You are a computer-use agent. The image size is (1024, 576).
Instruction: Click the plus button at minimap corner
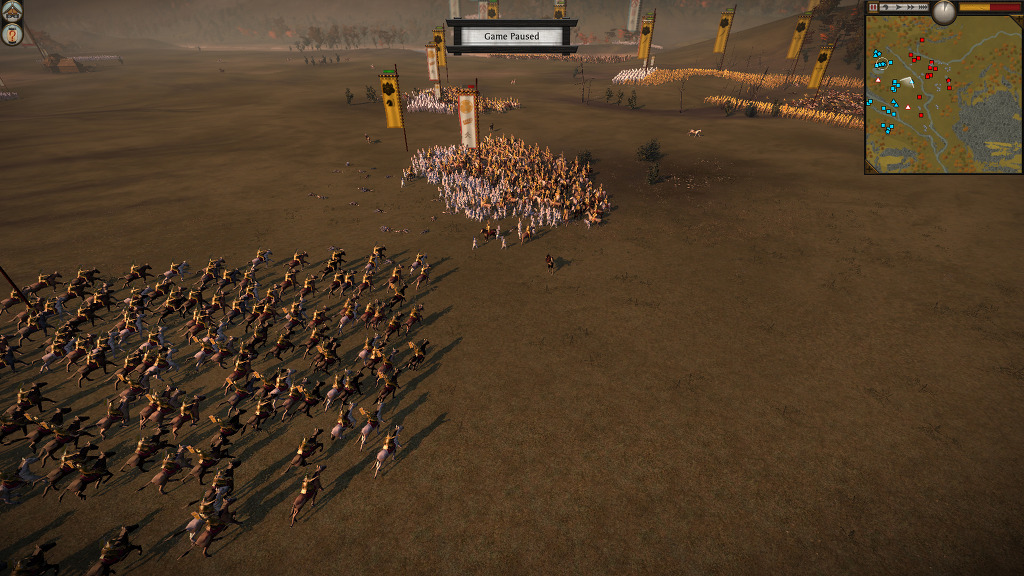[1018, 19]
